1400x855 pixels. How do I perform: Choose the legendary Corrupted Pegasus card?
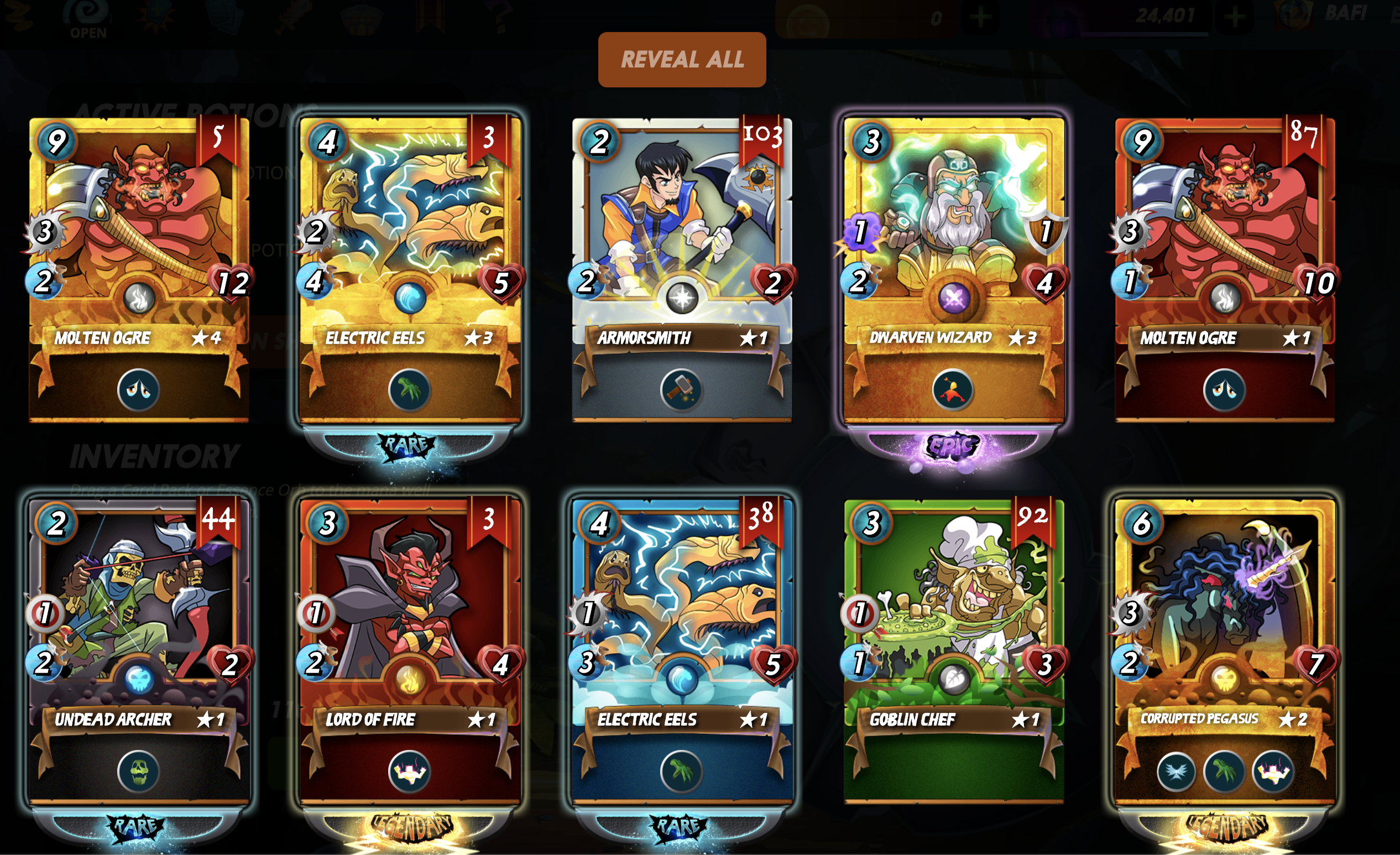pyautogui.click(x=1224, y=619)
